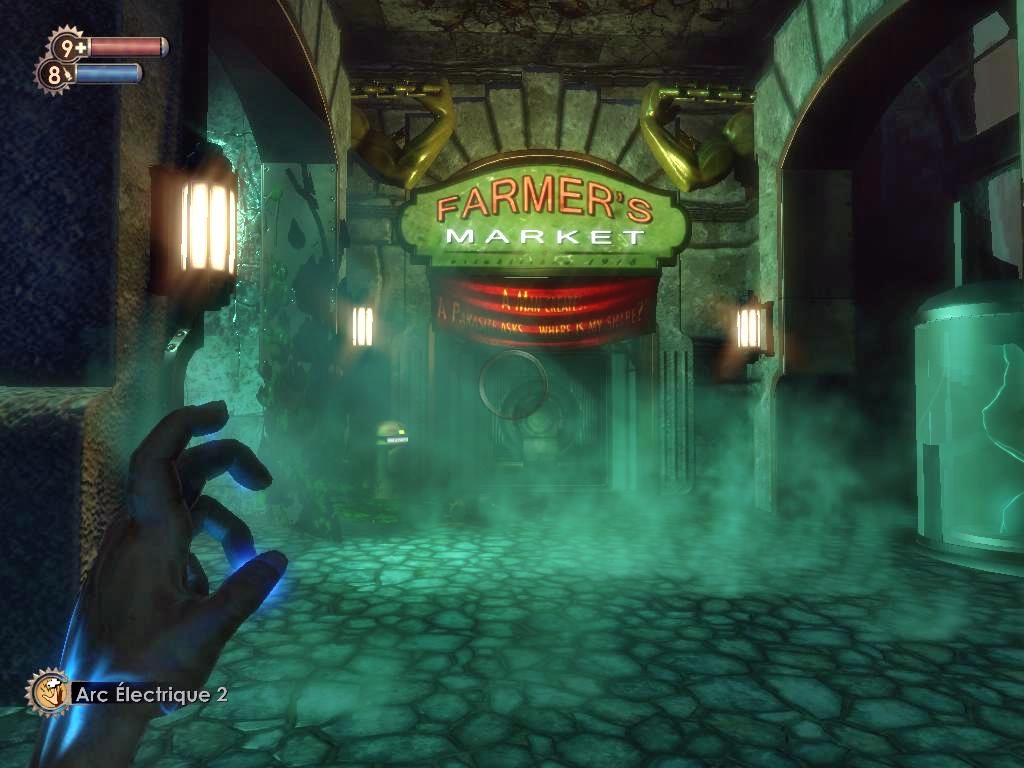
Task: Select the Arc Électrique 2 plasmid icon
Action: (48, 692)
